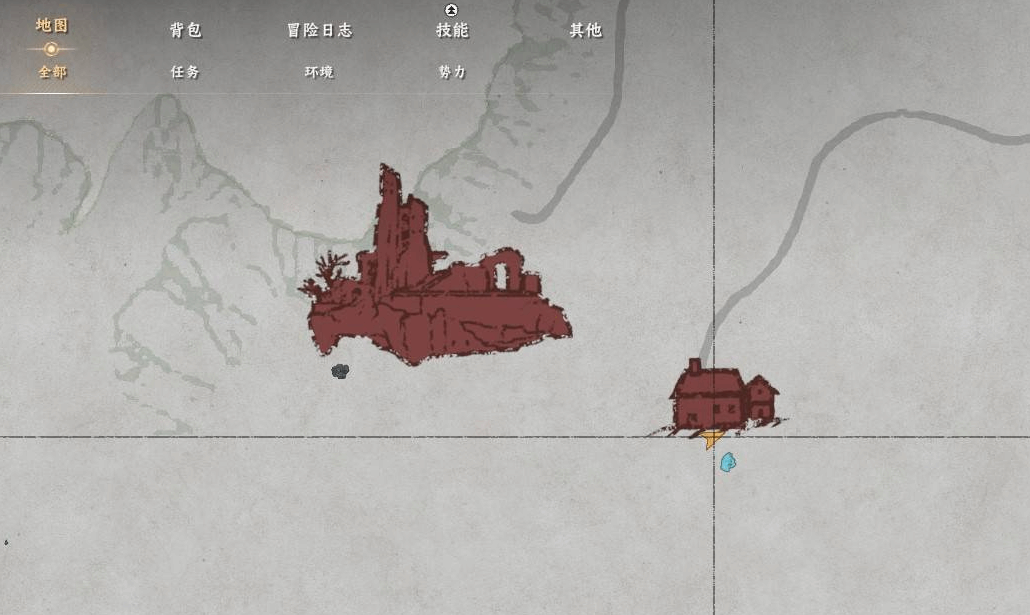This screenshot has height=615, width=1030.
Task: Open the 冒险日志 adventure journal tab
Action: coord(319,30)
